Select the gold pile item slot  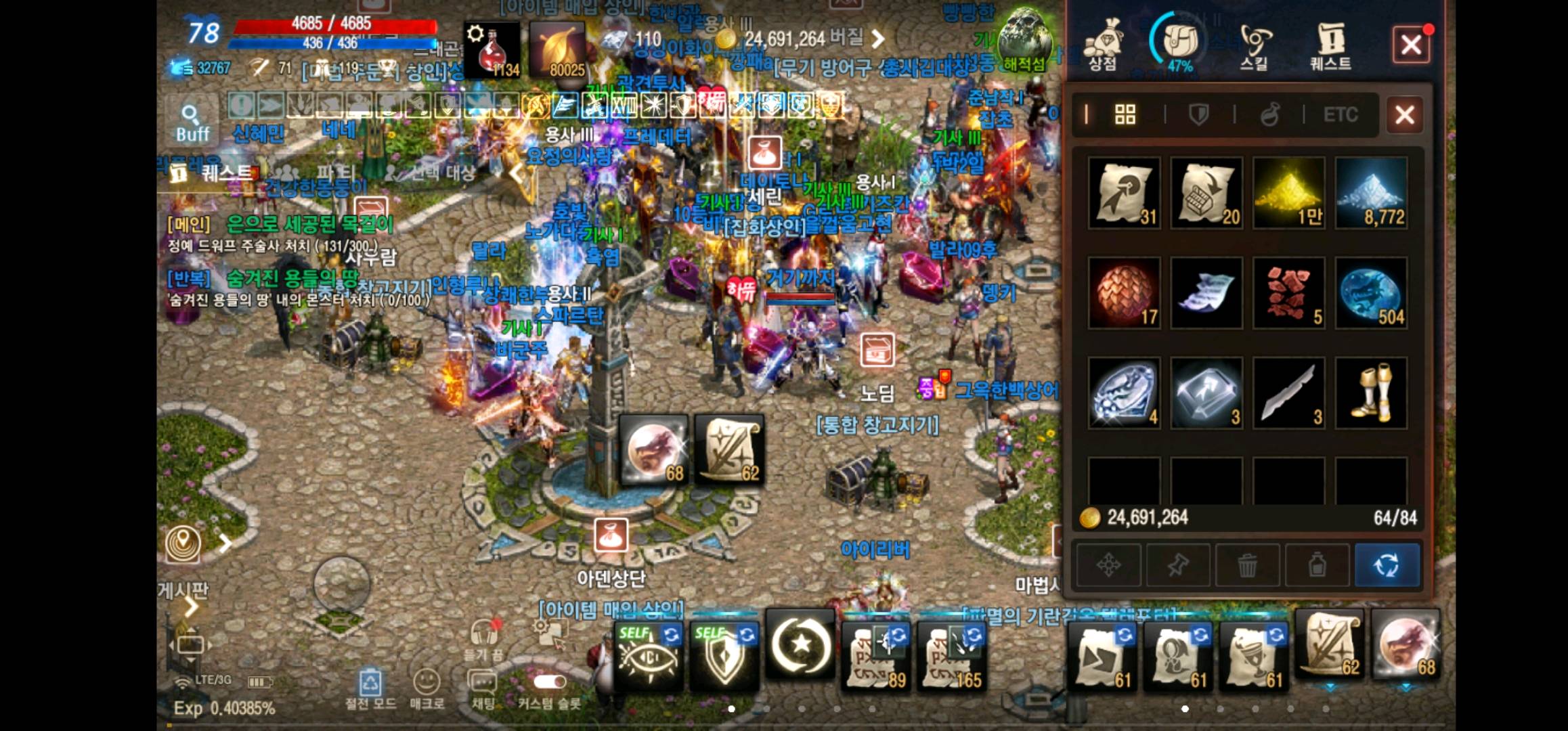click(x=1289, y=193)
